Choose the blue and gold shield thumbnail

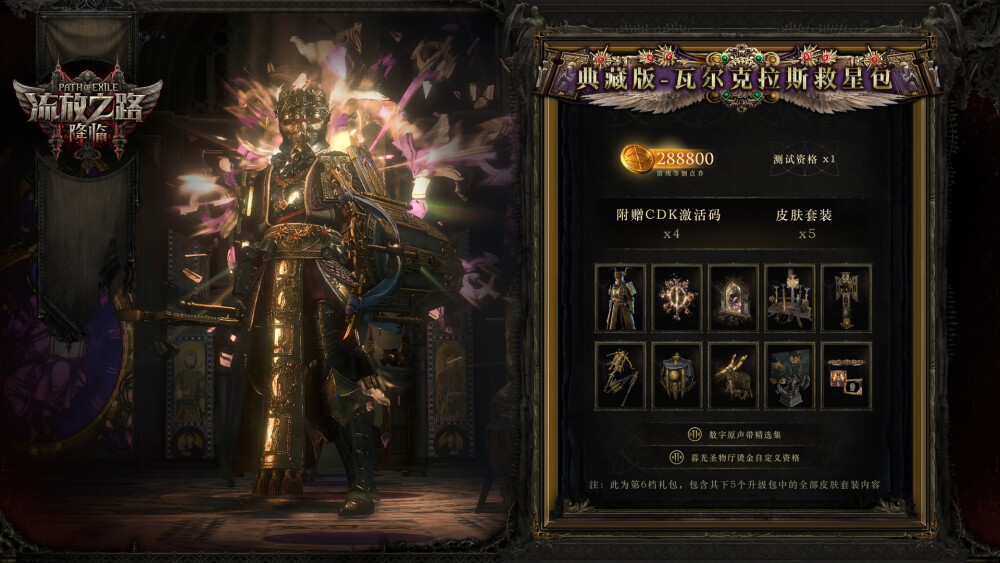677,376
